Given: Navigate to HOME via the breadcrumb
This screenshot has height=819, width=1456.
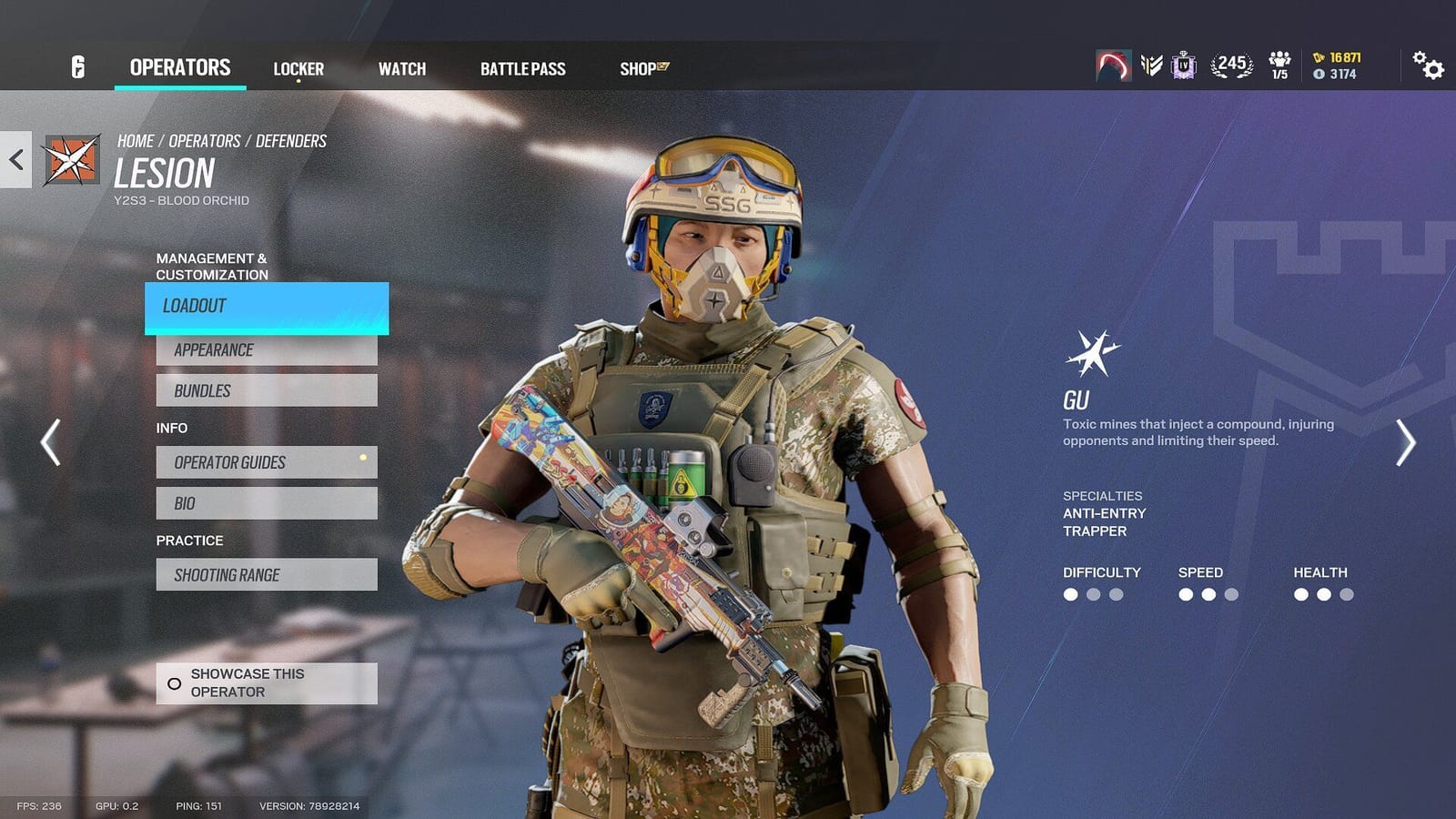Looking at the screenshot, I should [135, 140].
